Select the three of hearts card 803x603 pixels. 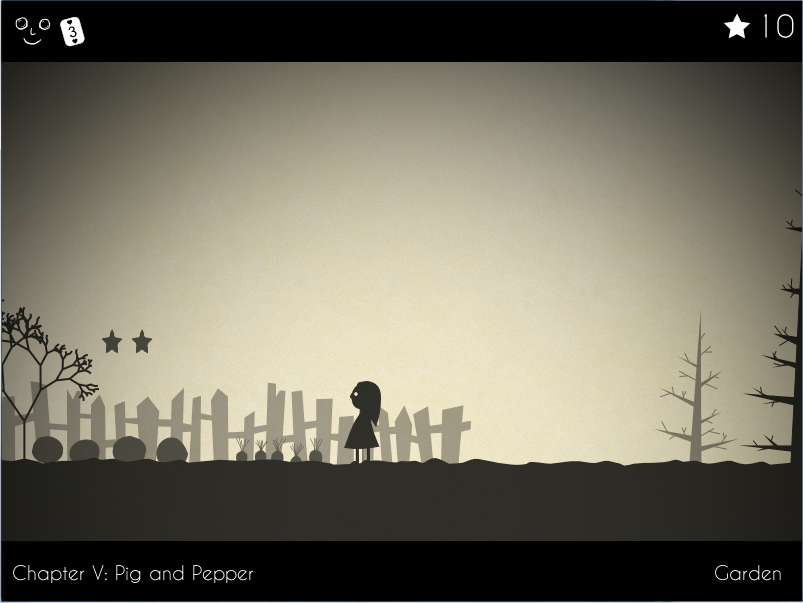pos(72,32)
